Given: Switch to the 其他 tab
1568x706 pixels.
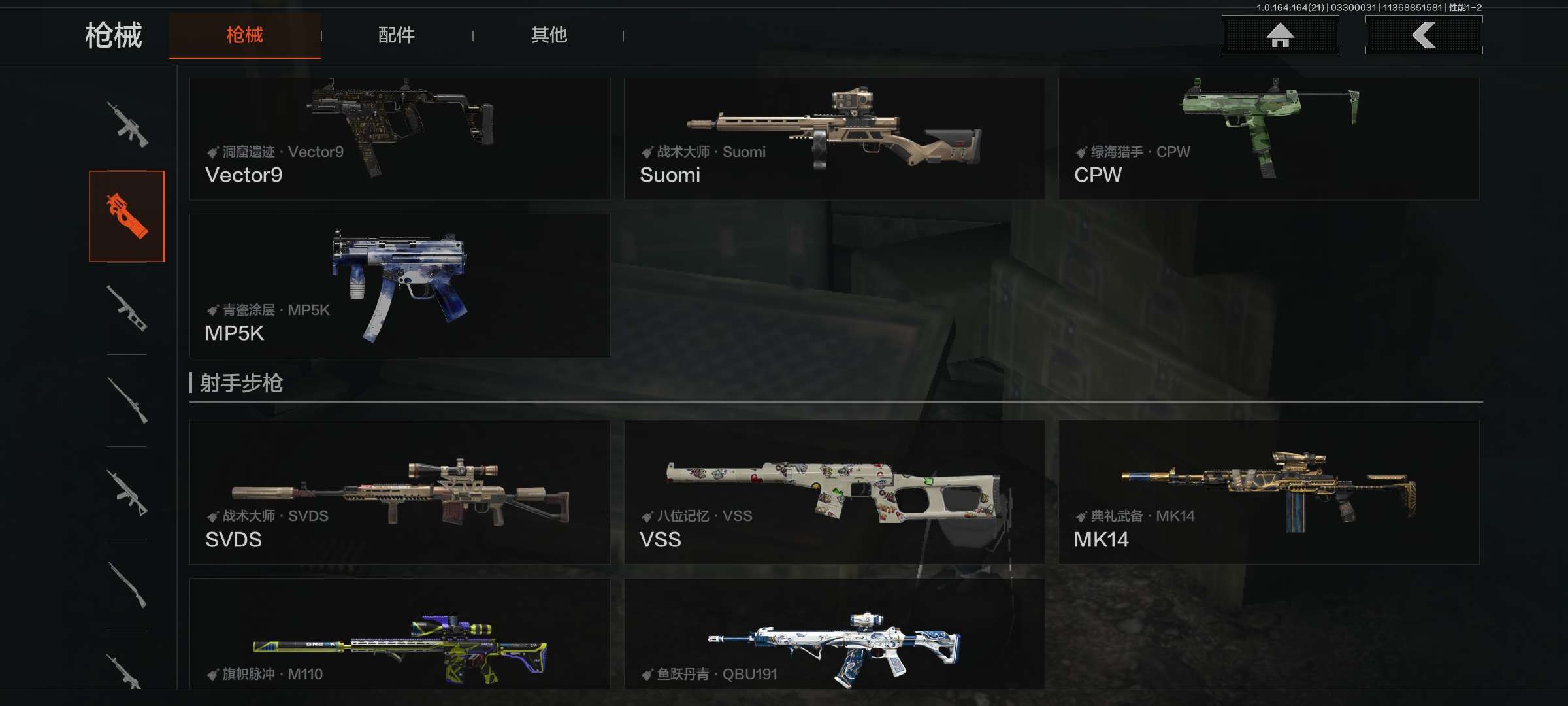Looking at the screenshot, I should 549,35.
